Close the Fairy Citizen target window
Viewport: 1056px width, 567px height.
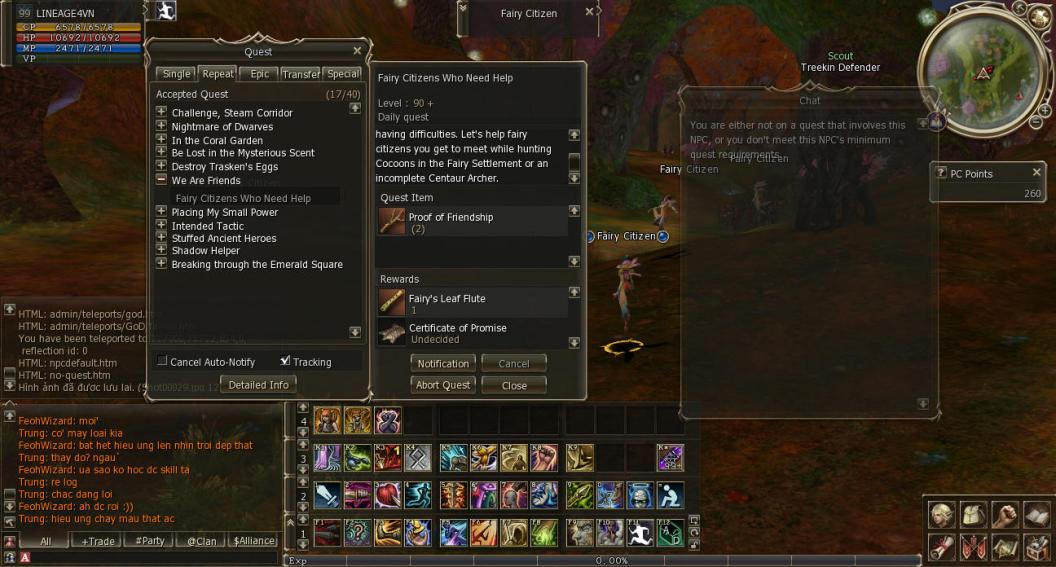click(x=589, y=12)
